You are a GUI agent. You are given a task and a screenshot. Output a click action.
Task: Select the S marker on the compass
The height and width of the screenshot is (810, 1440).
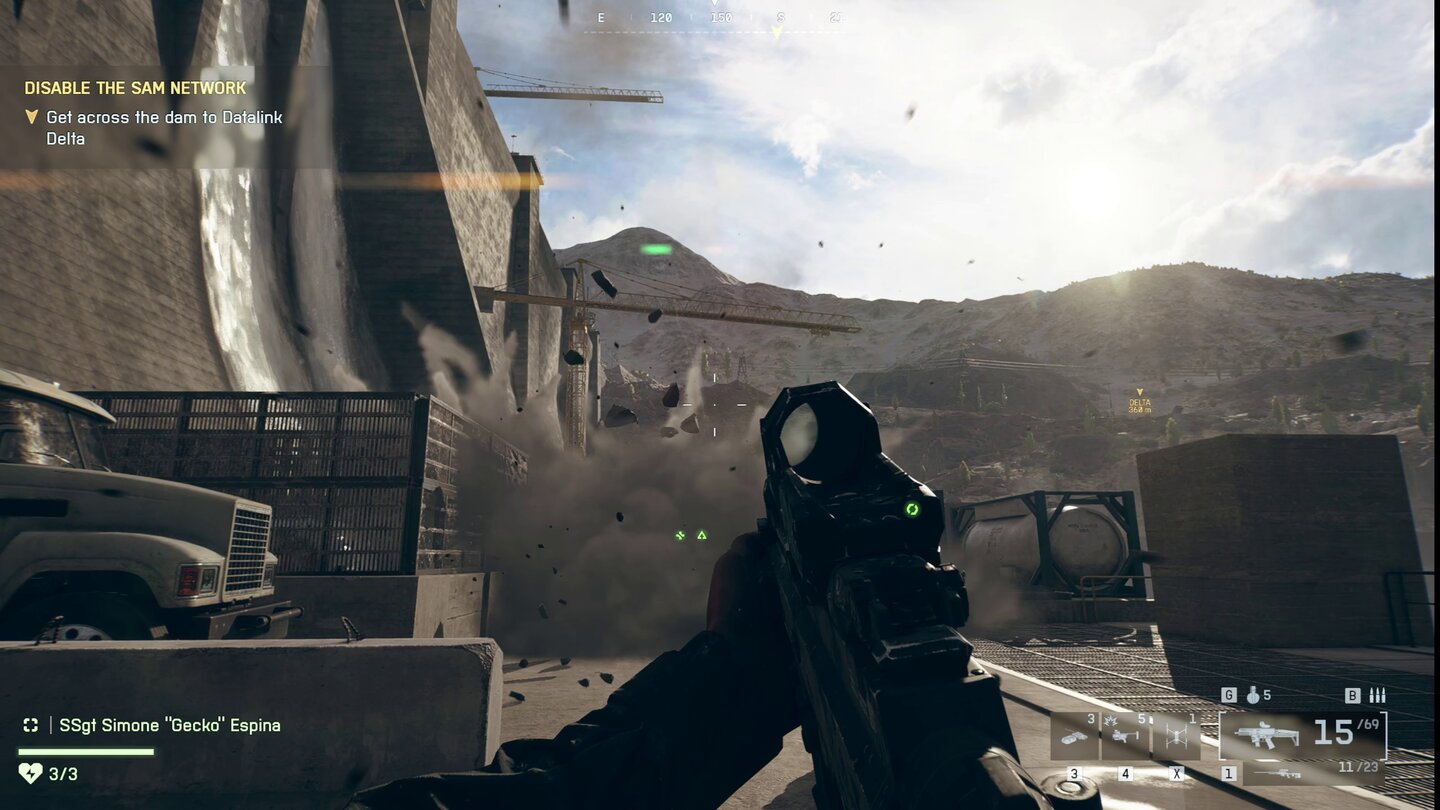click(x=781, y=17)
